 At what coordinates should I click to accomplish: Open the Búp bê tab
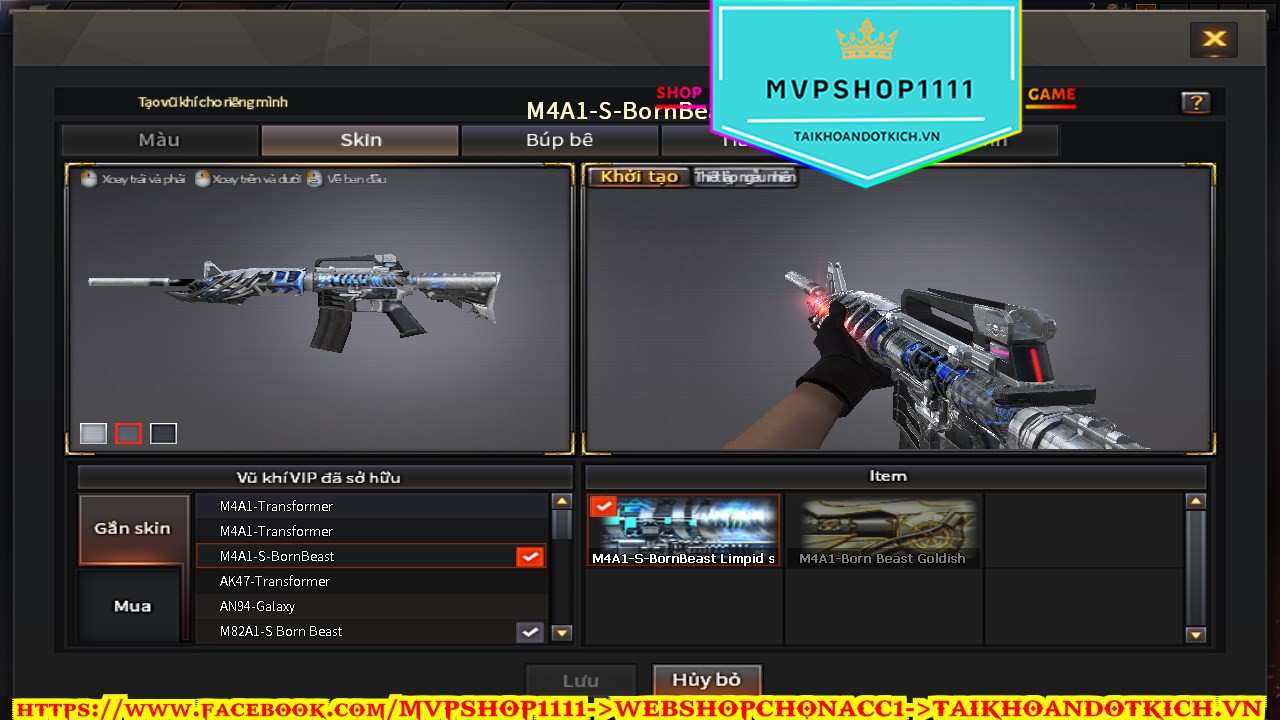(559, 140)
